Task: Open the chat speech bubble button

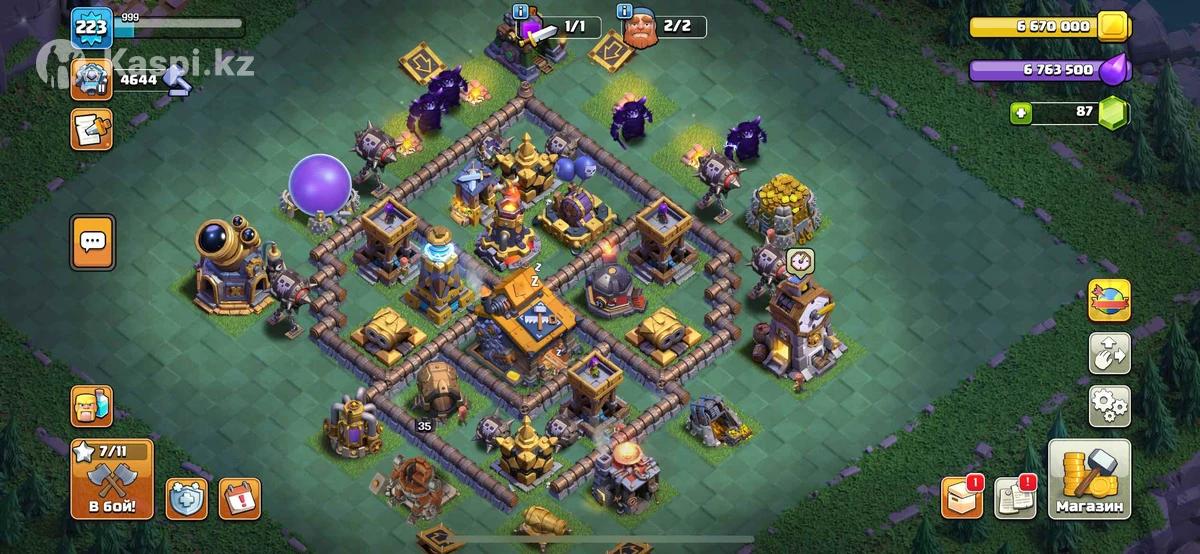Action: coord(92,242)
